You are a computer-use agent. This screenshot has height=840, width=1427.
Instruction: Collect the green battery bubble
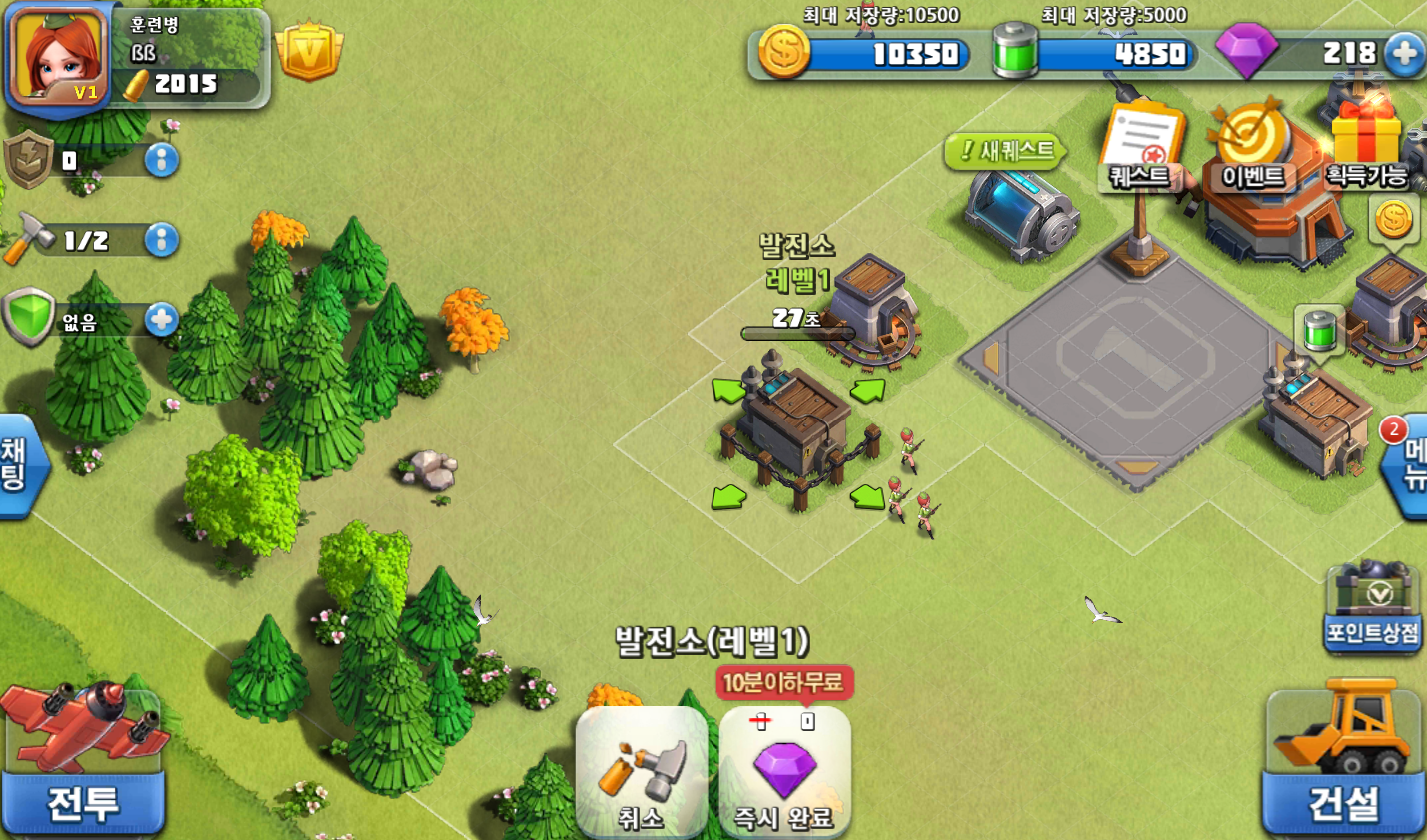pos(1319,328)
